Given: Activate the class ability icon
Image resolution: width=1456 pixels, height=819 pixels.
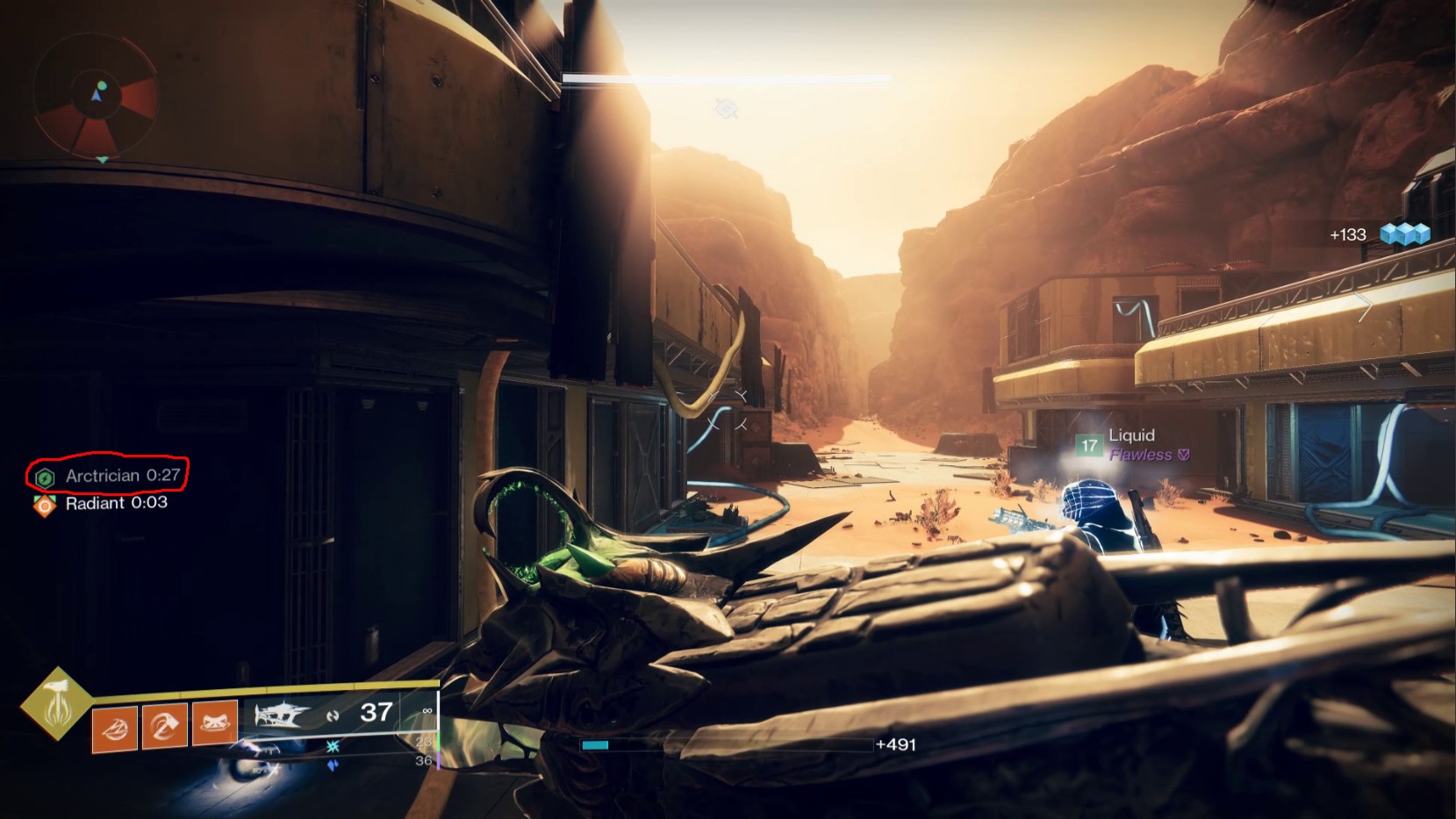Looking at the screenshot, I should 215,723.
